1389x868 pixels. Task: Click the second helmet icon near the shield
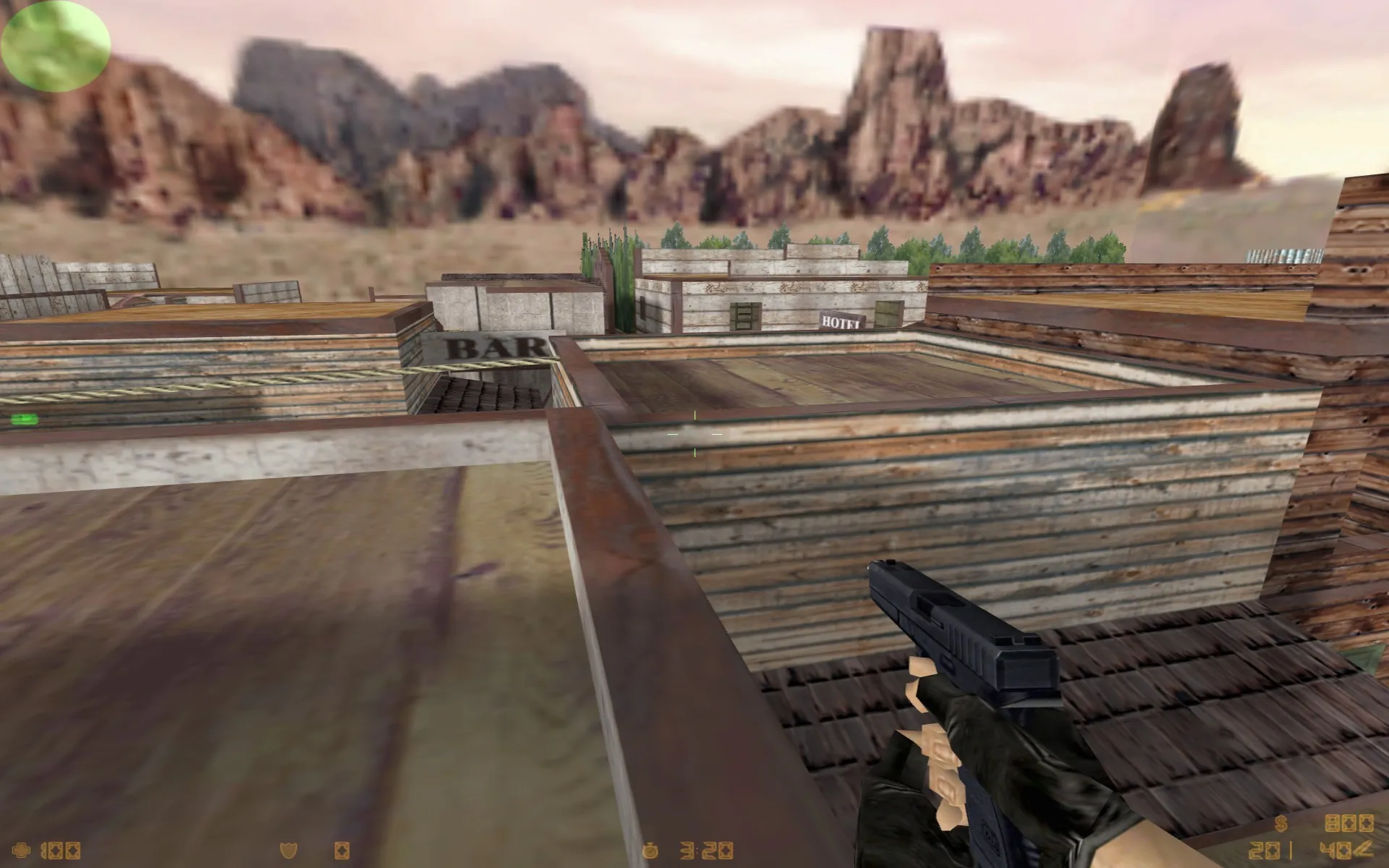[x=341, y=851]
